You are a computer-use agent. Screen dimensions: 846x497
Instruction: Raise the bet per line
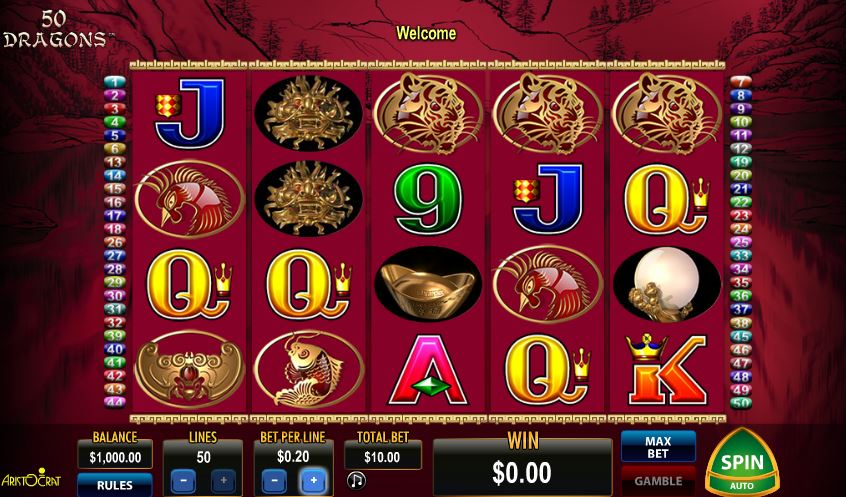pos(312,481)
